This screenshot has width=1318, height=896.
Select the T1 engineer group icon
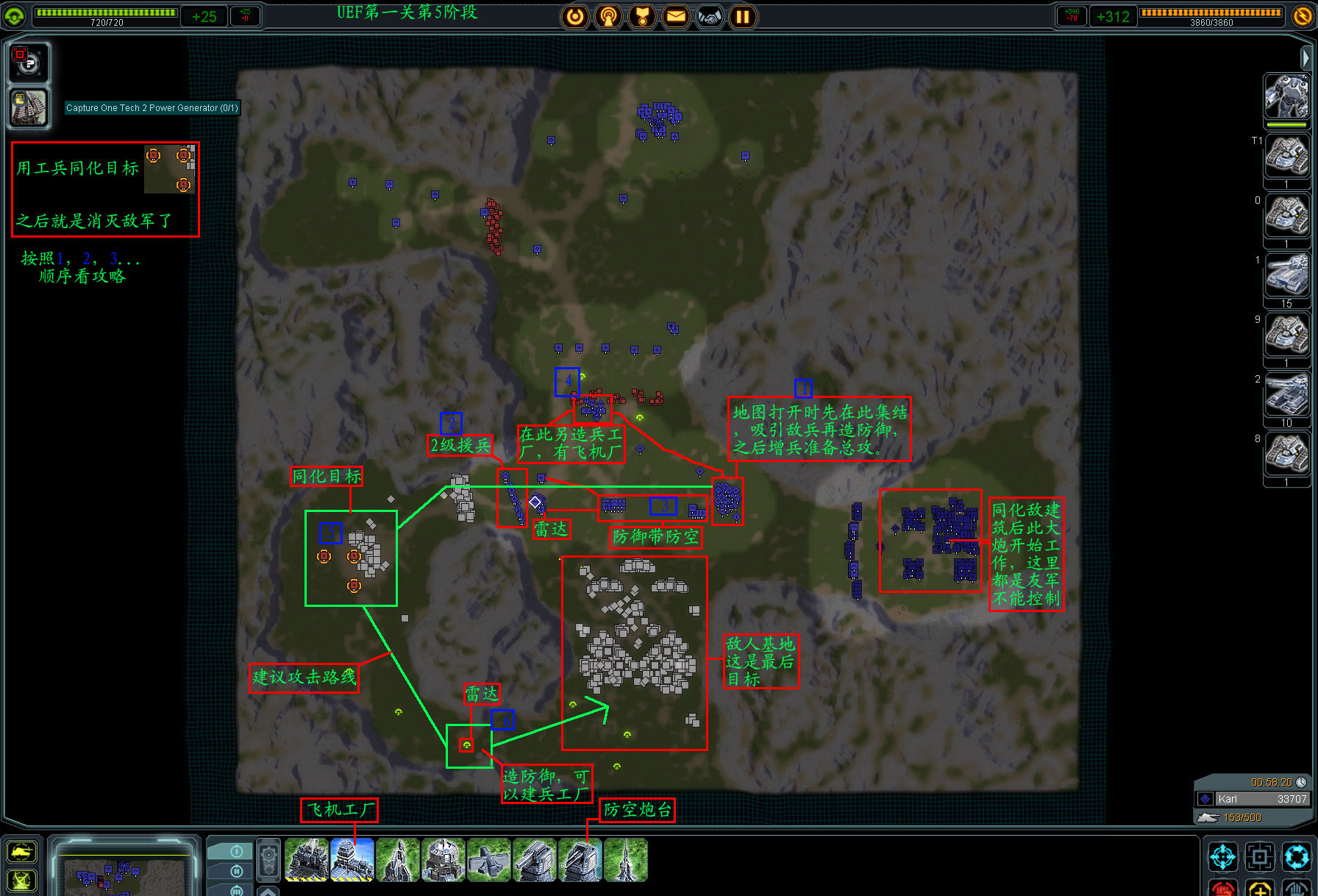(1286, 156)
